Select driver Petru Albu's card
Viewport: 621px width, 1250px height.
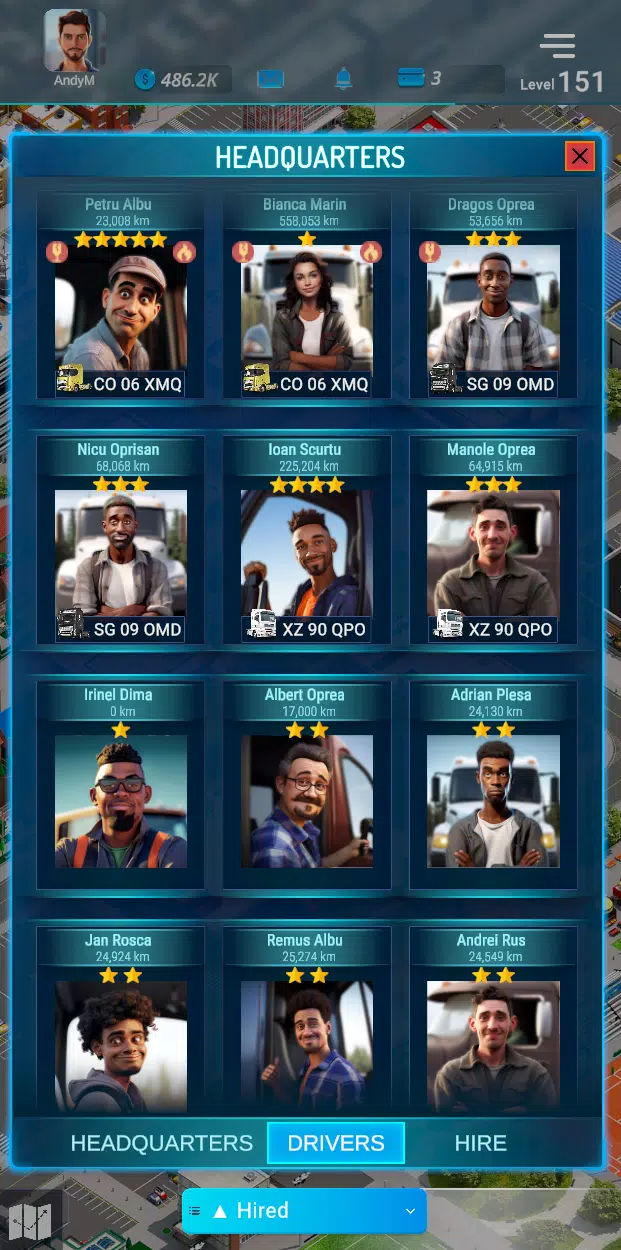121,310
